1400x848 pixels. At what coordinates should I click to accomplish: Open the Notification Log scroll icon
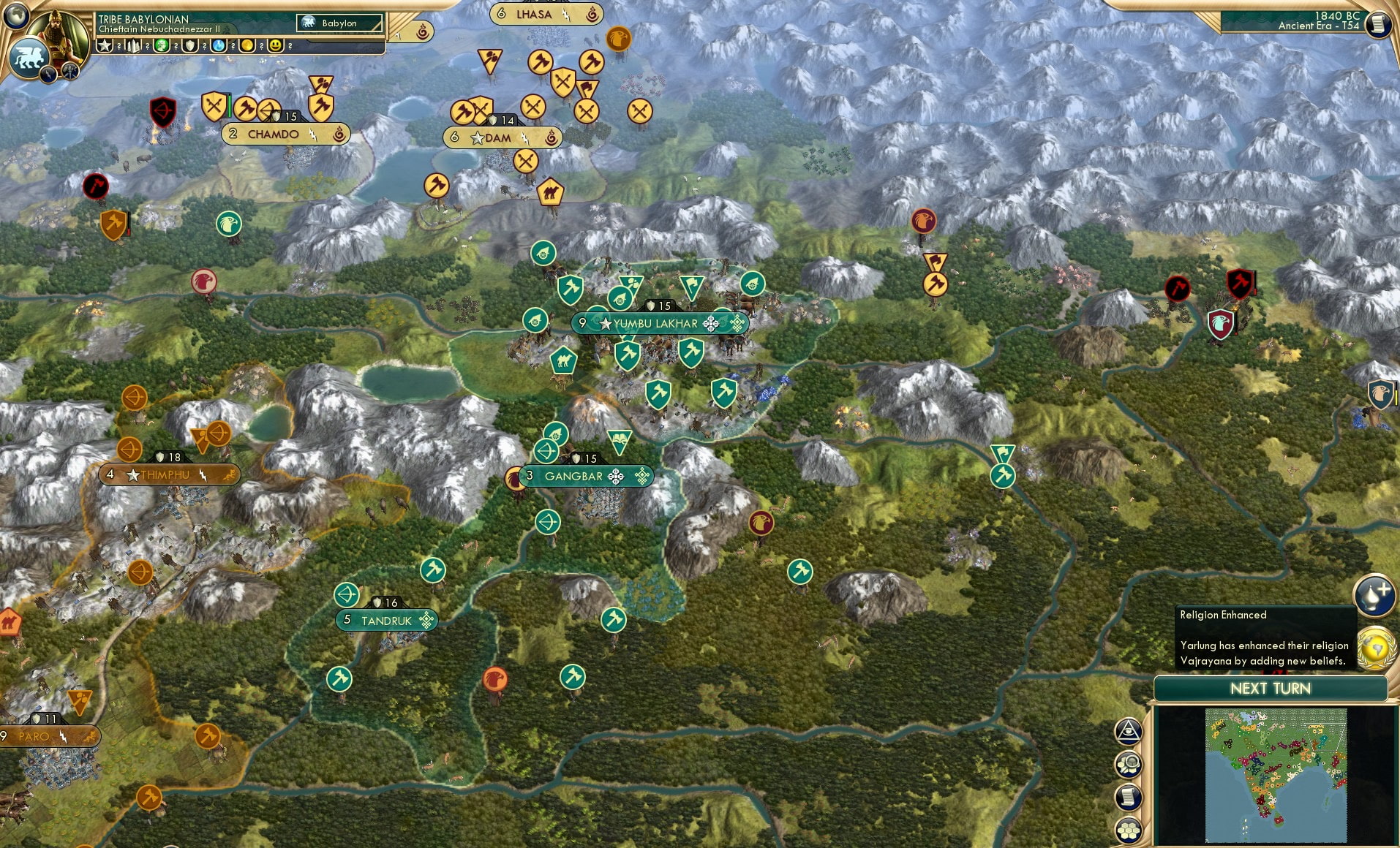point(1127,796)
